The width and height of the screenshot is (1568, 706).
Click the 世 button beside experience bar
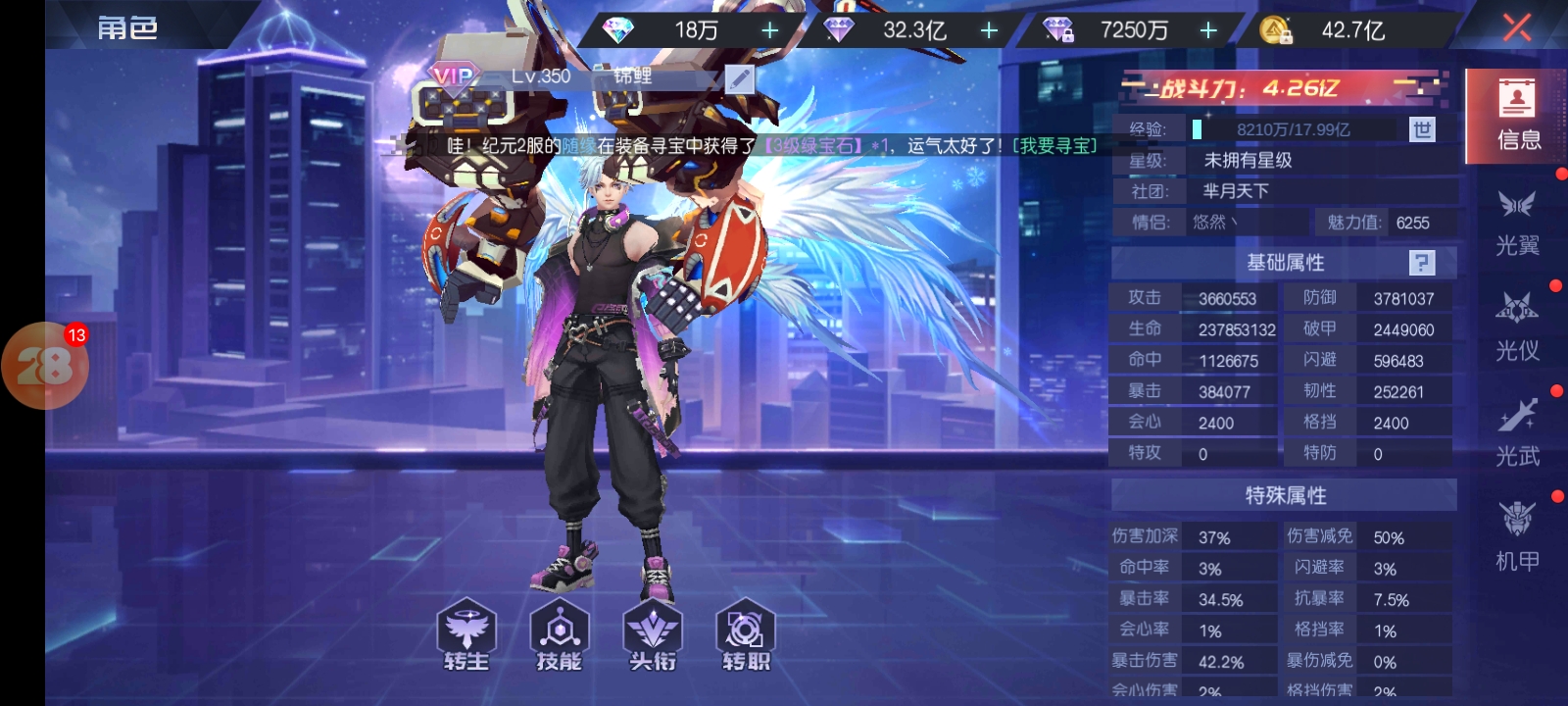tap(1422, 129)
